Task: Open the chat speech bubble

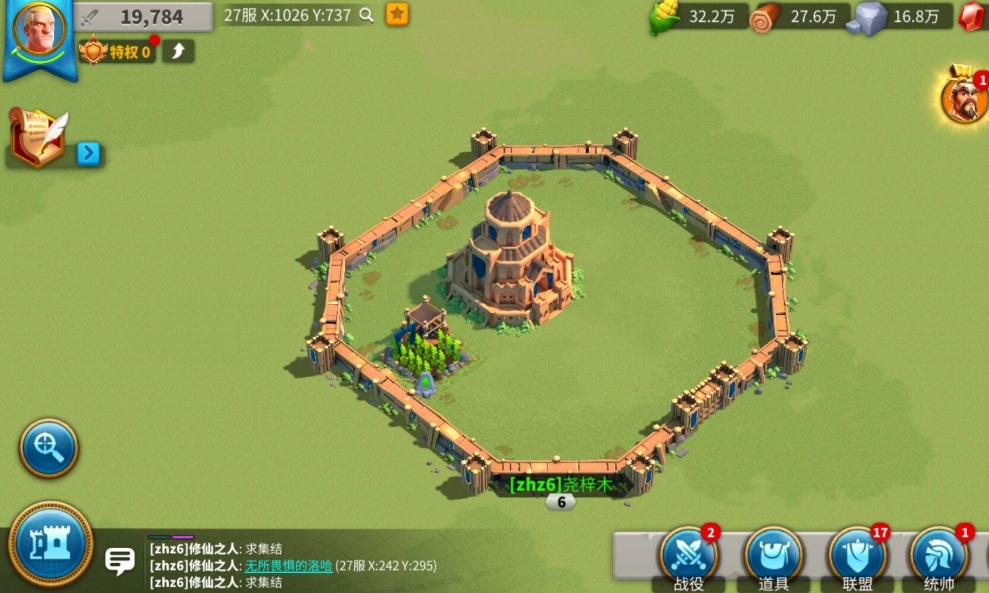Action: 120,560
